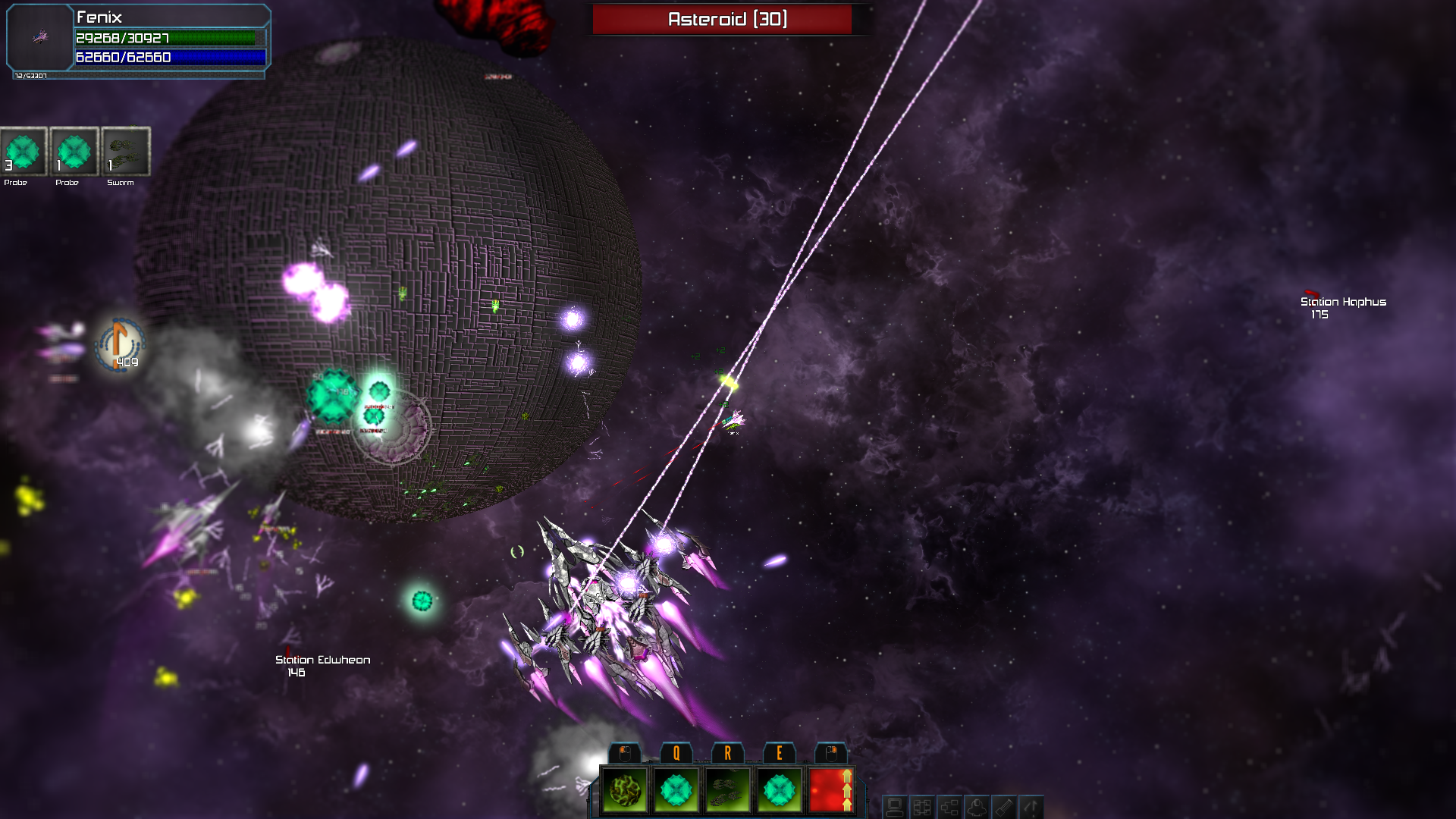The height and width of the screenshot is (819, 1456).
Task: Click the Station Edwheon label
Action: point(322,661)
